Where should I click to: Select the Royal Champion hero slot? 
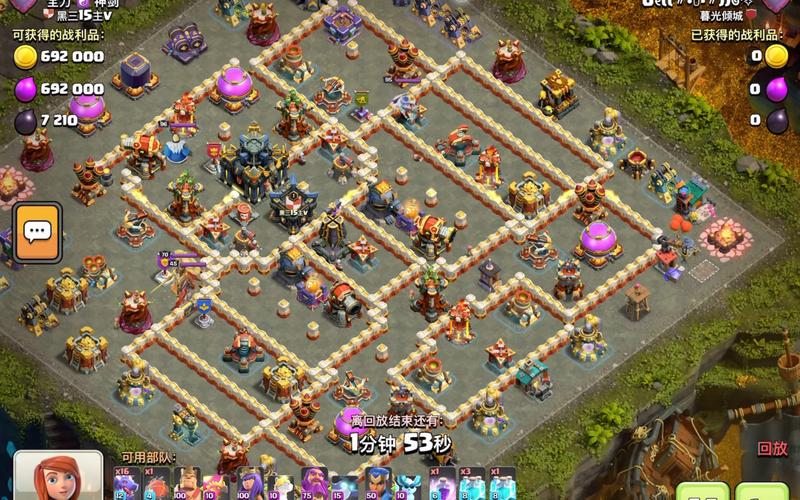376,483
